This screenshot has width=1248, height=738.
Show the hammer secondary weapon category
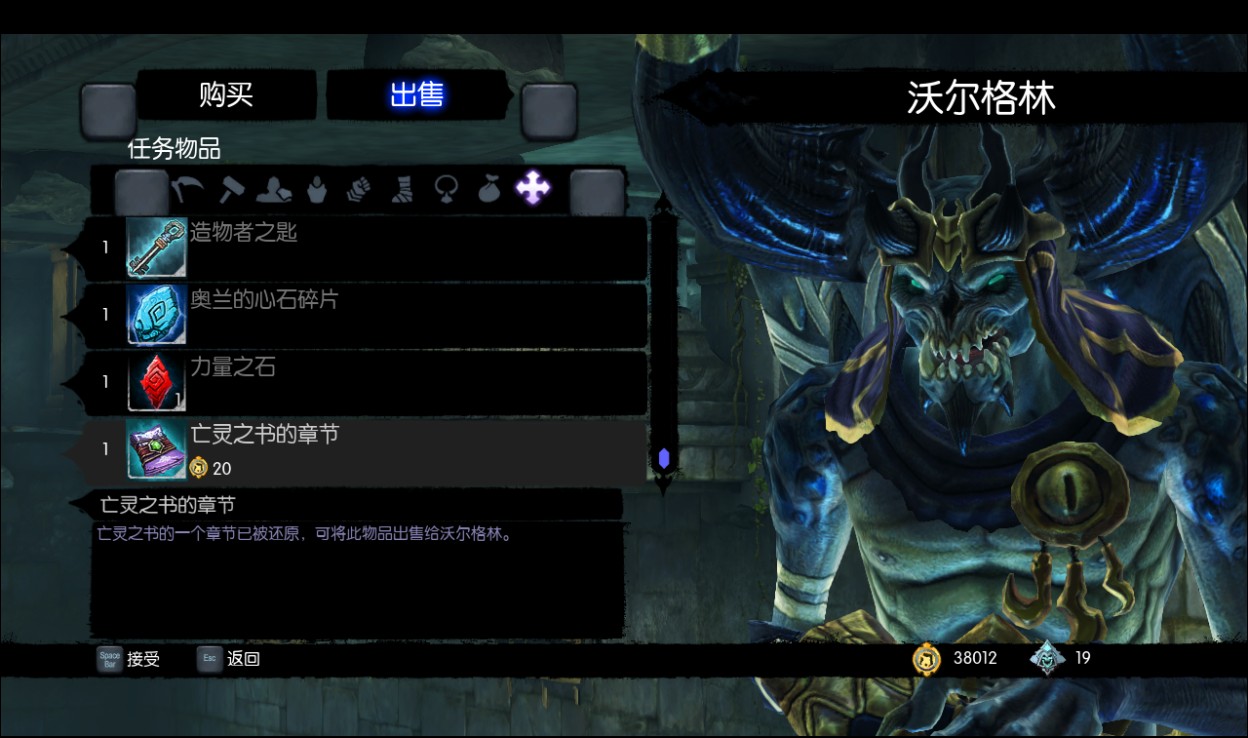(x=232, y=188)
